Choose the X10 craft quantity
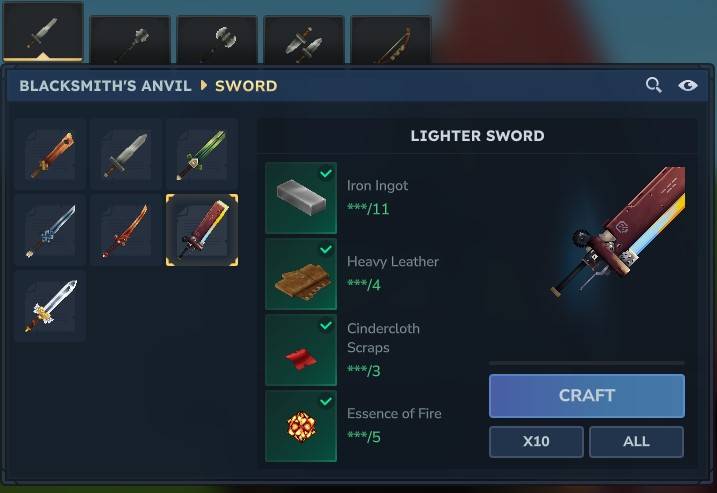The width and height of the screenshot is (717, 493). (x=536, y=441)
